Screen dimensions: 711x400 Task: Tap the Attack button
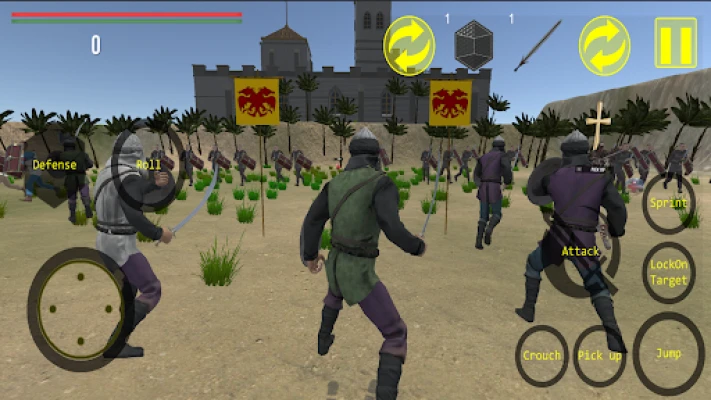coord(580,252)
